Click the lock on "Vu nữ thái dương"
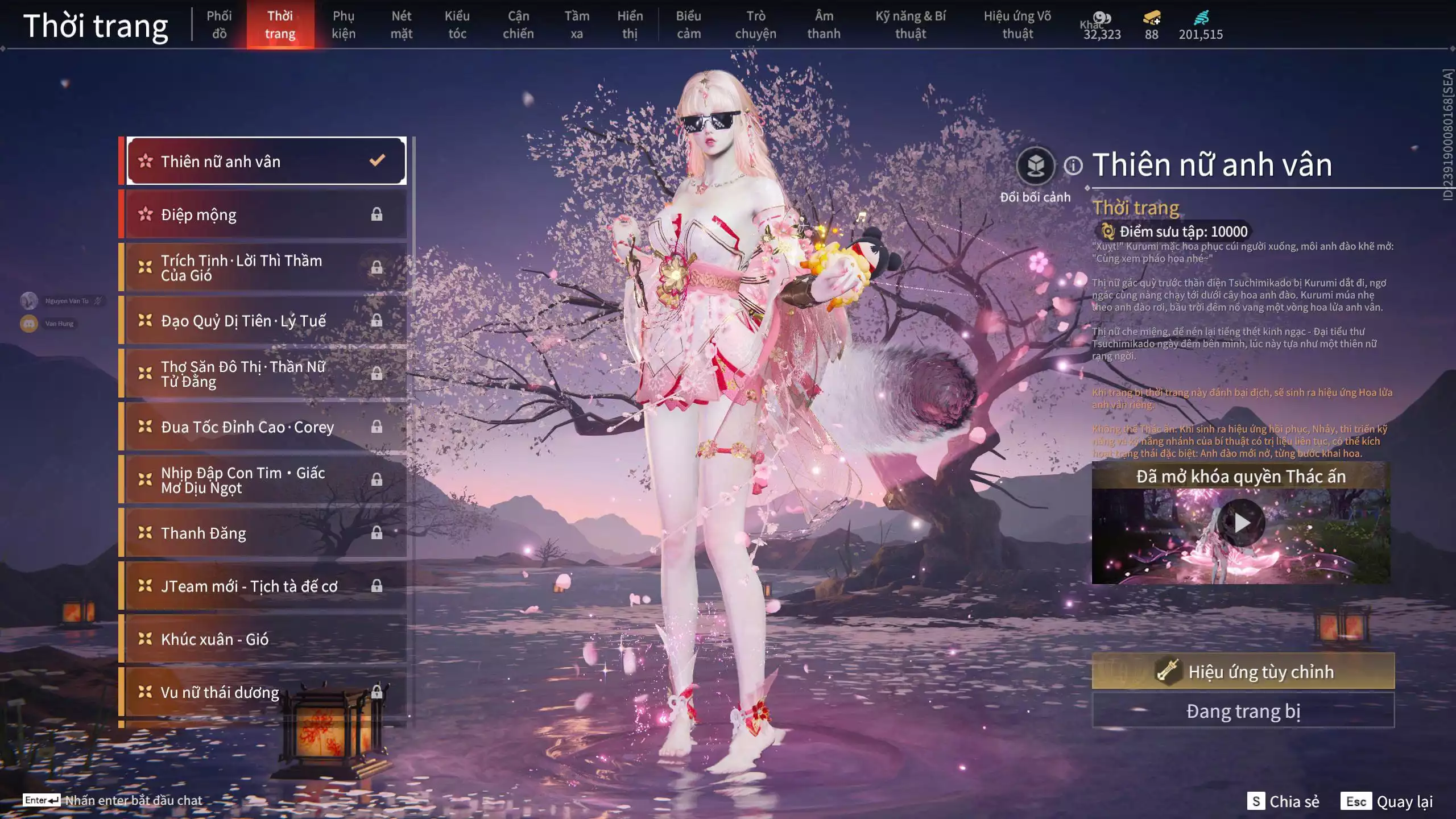 [377, 692]
